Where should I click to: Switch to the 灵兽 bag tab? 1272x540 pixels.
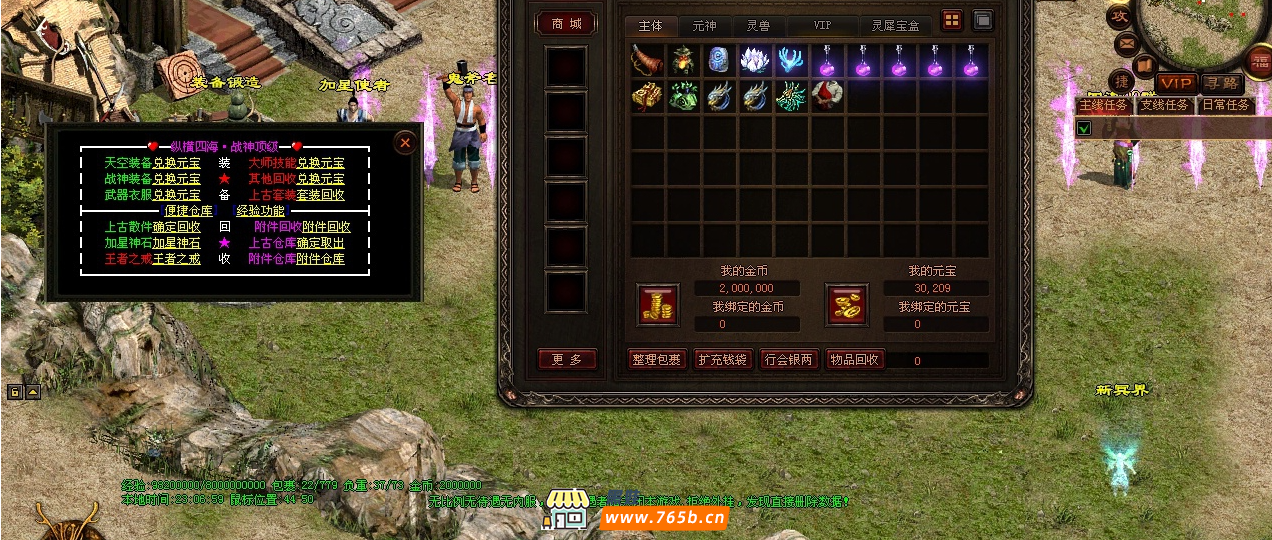click(x=758, y=25)
